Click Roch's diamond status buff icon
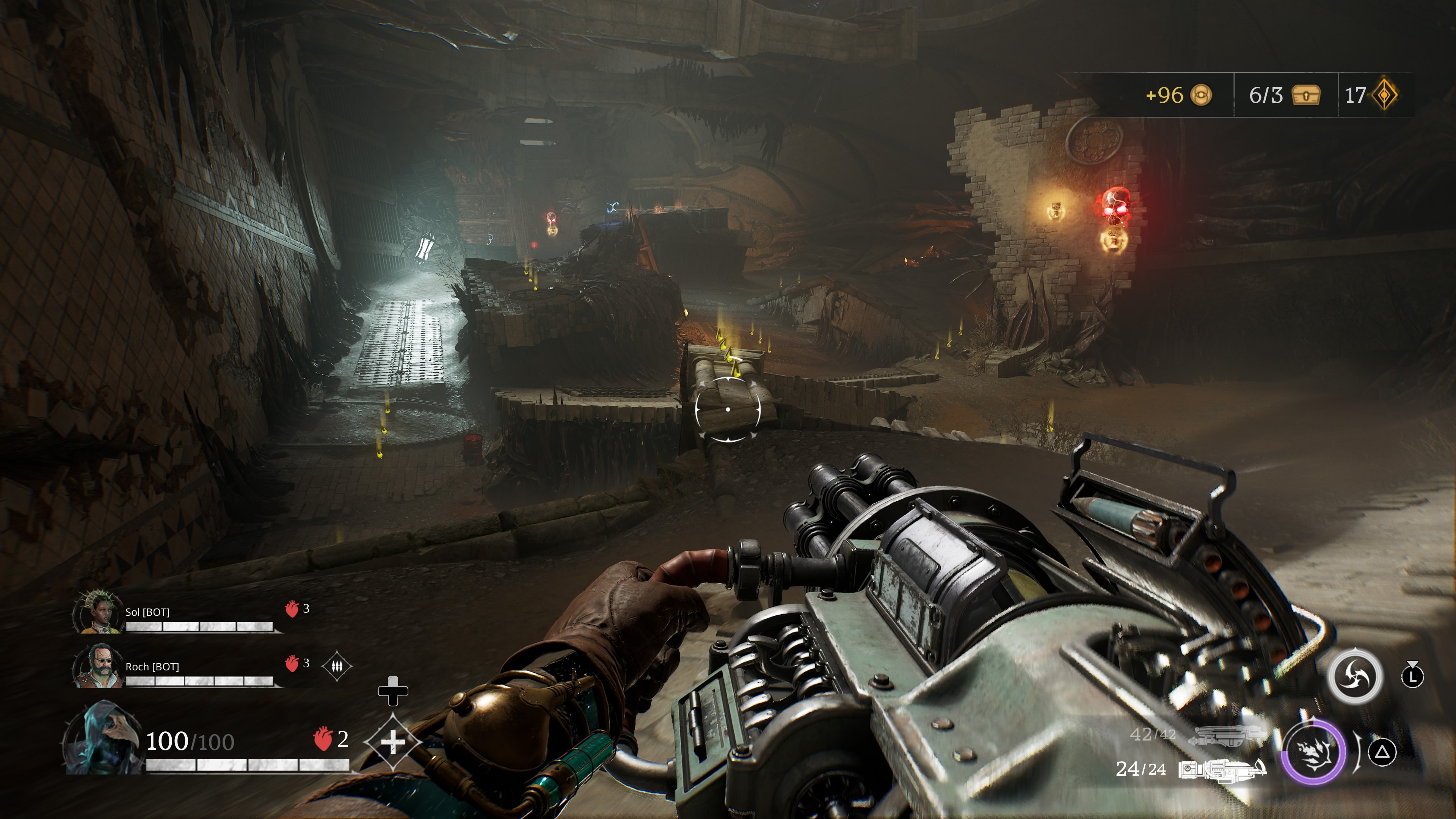 (x=336, y=667)
